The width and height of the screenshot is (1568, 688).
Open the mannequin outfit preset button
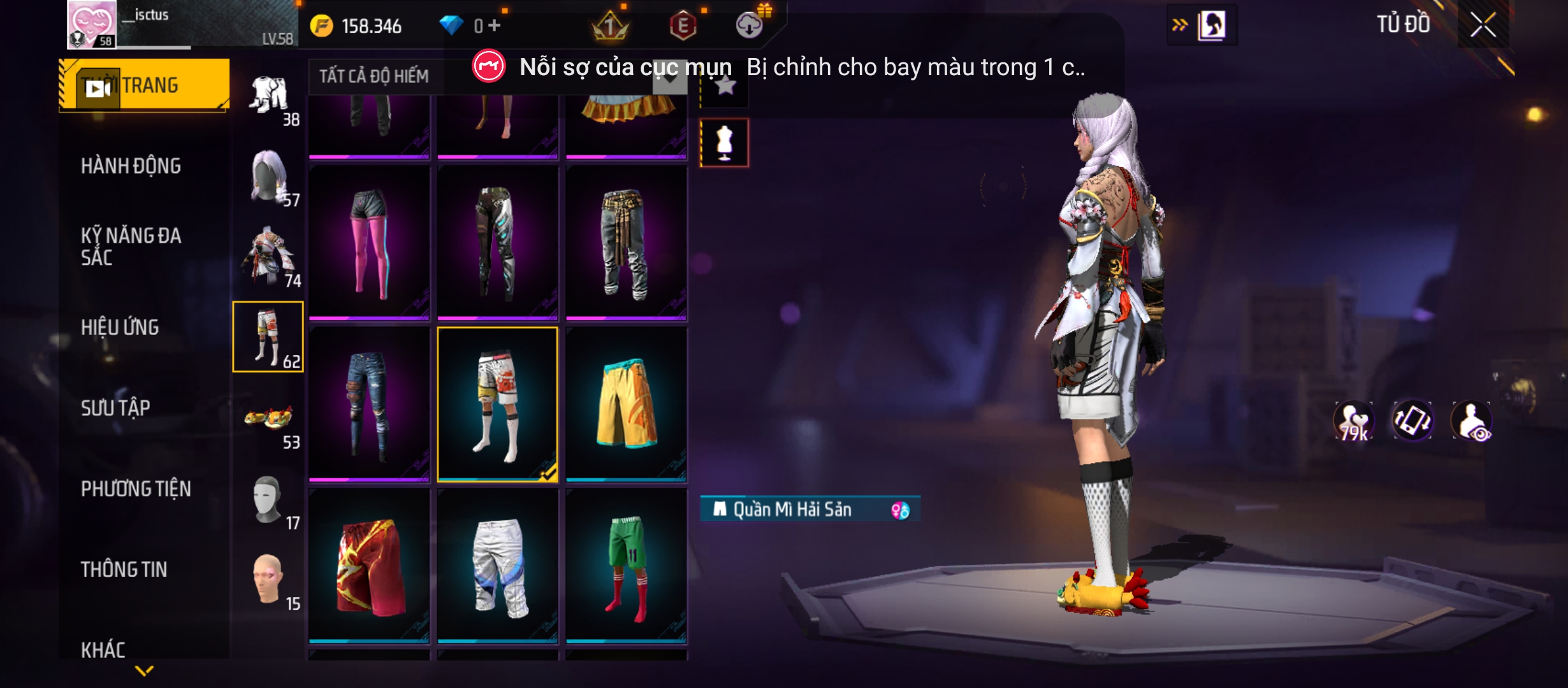click(x=725, y=143)
